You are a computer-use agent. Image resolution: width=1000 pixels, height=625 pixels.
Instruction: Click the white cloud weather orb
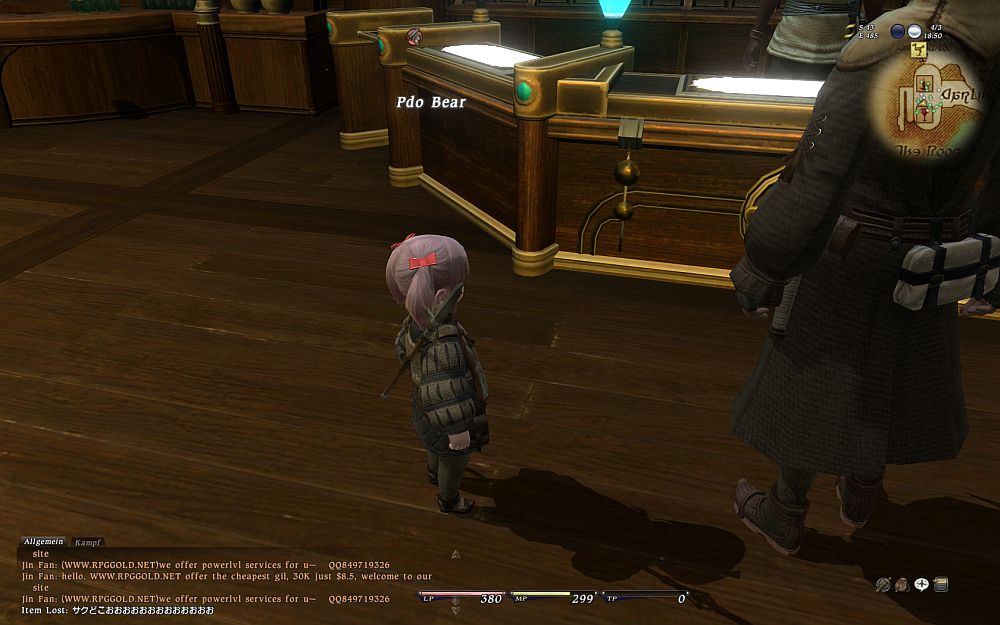[x=915, y=30]
